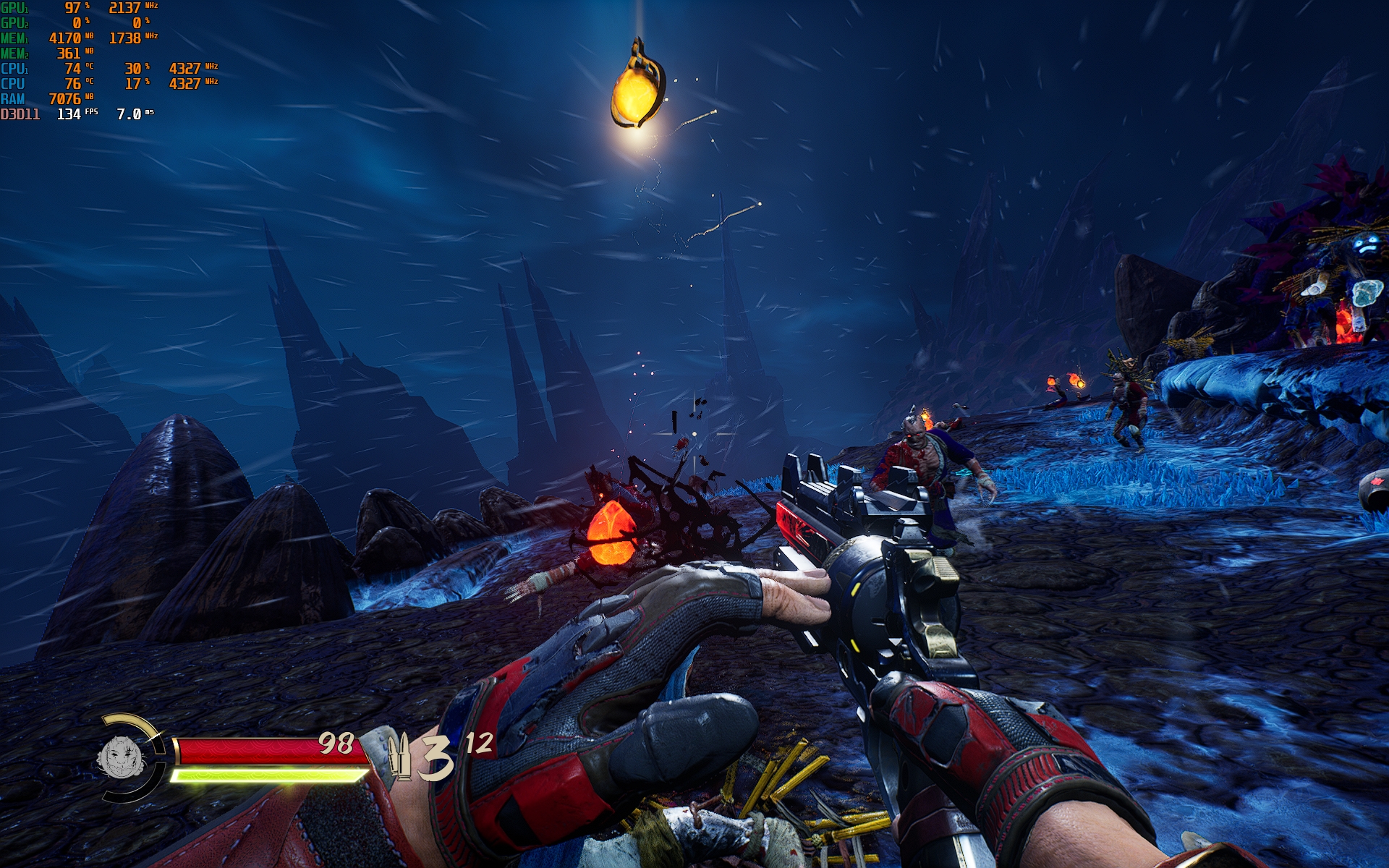The image size is (1389, 868).
Task: Select the bullet ammo type icon
Action: 399,757
